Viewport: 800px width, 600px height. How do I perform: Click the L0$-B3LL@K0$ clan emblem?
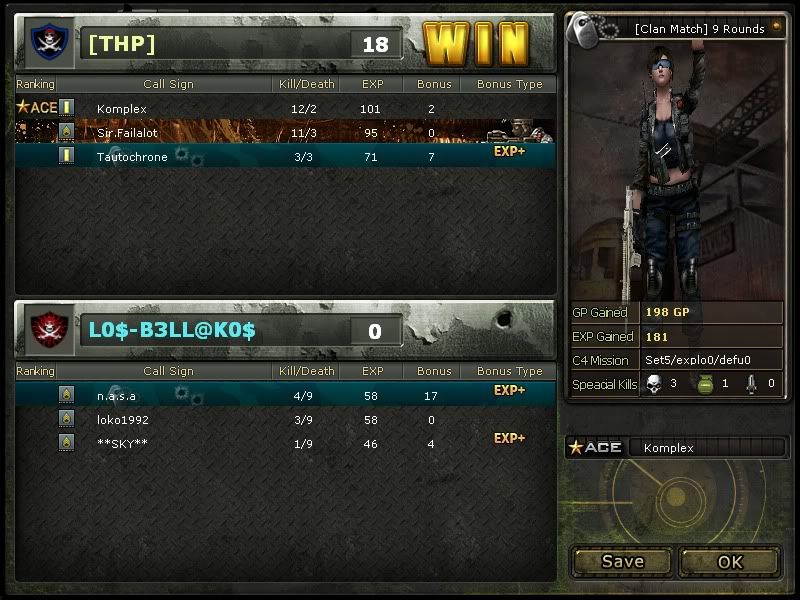(45, 328)
